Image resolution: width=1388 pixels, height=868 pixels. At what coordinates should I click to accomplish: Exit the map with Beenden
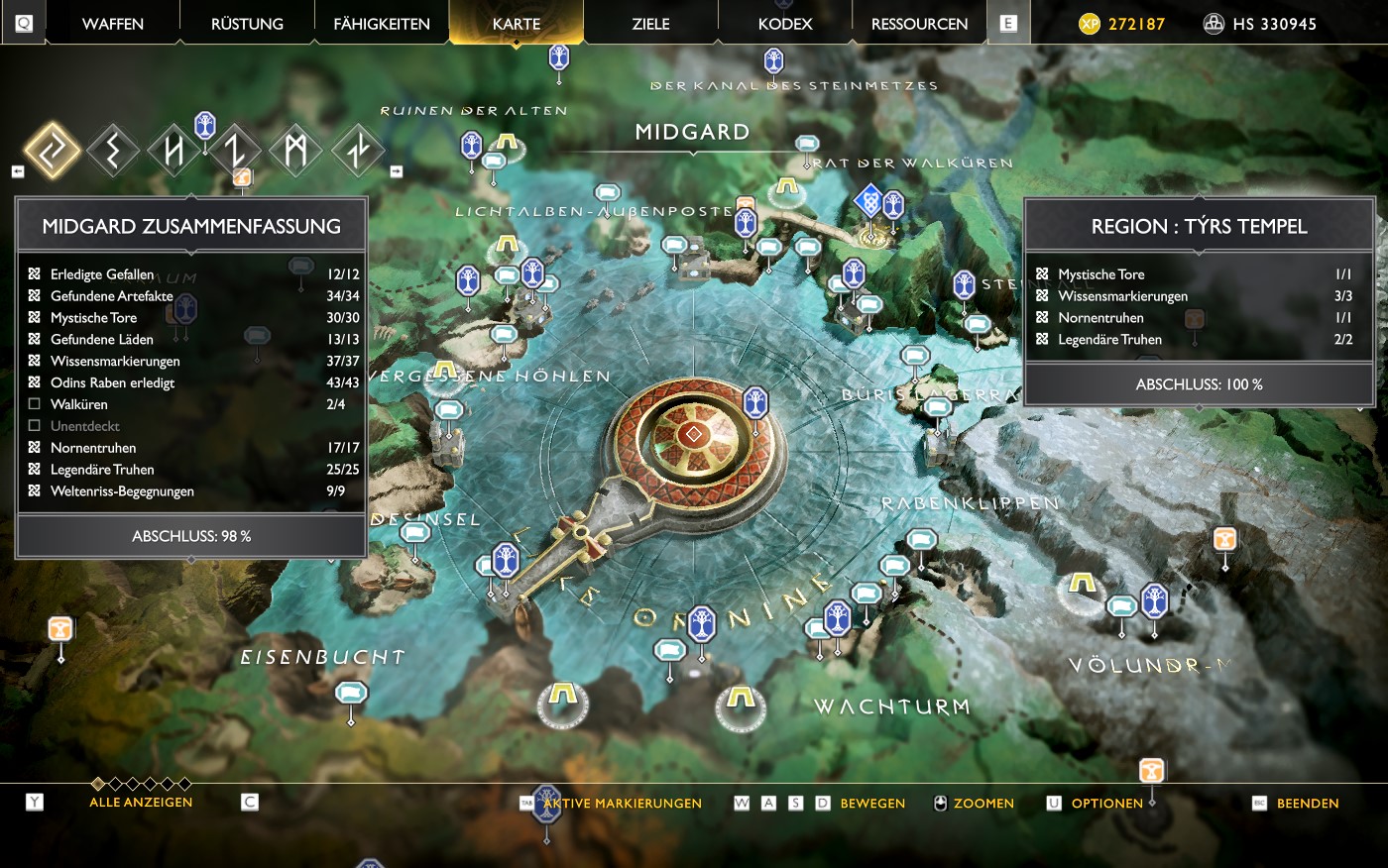point(1307,804)
